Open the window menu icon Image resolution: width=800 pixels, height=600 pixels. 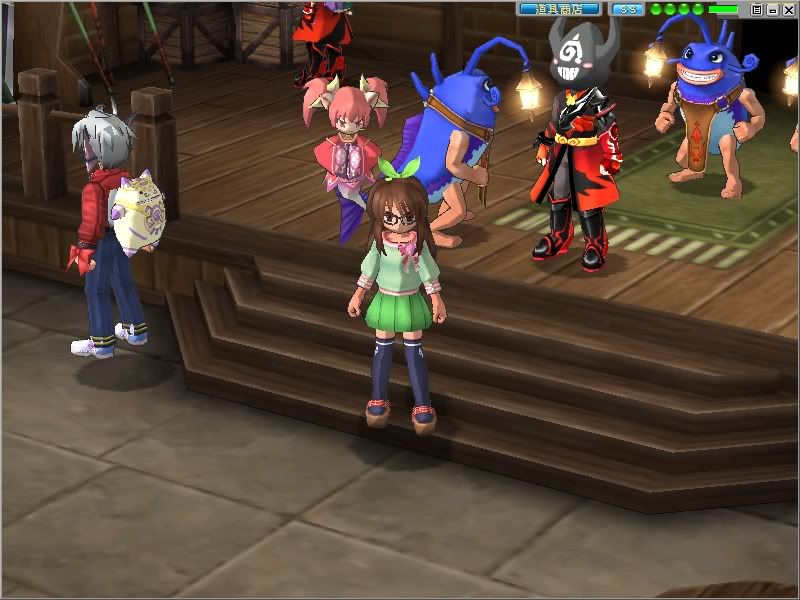(x=757, y=9)
